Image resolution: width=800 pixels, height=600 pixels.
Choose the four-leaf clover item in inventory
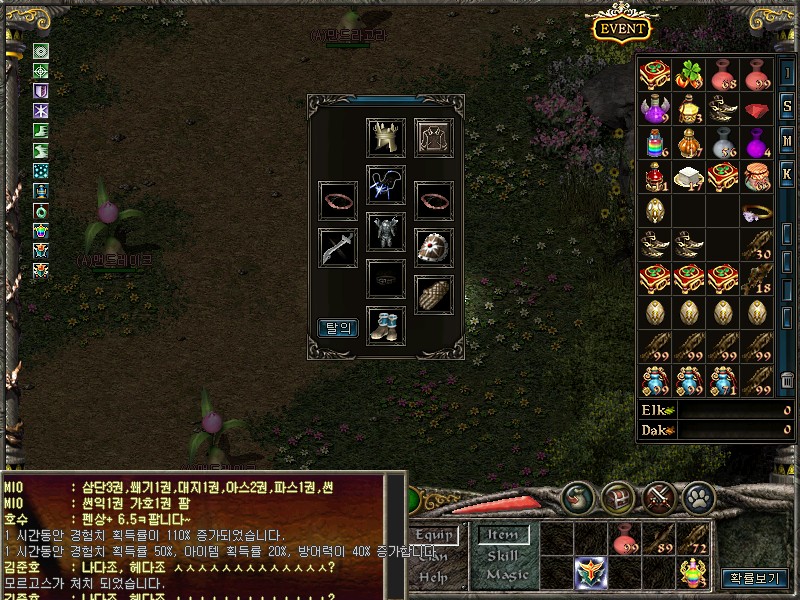click(690, 74)
